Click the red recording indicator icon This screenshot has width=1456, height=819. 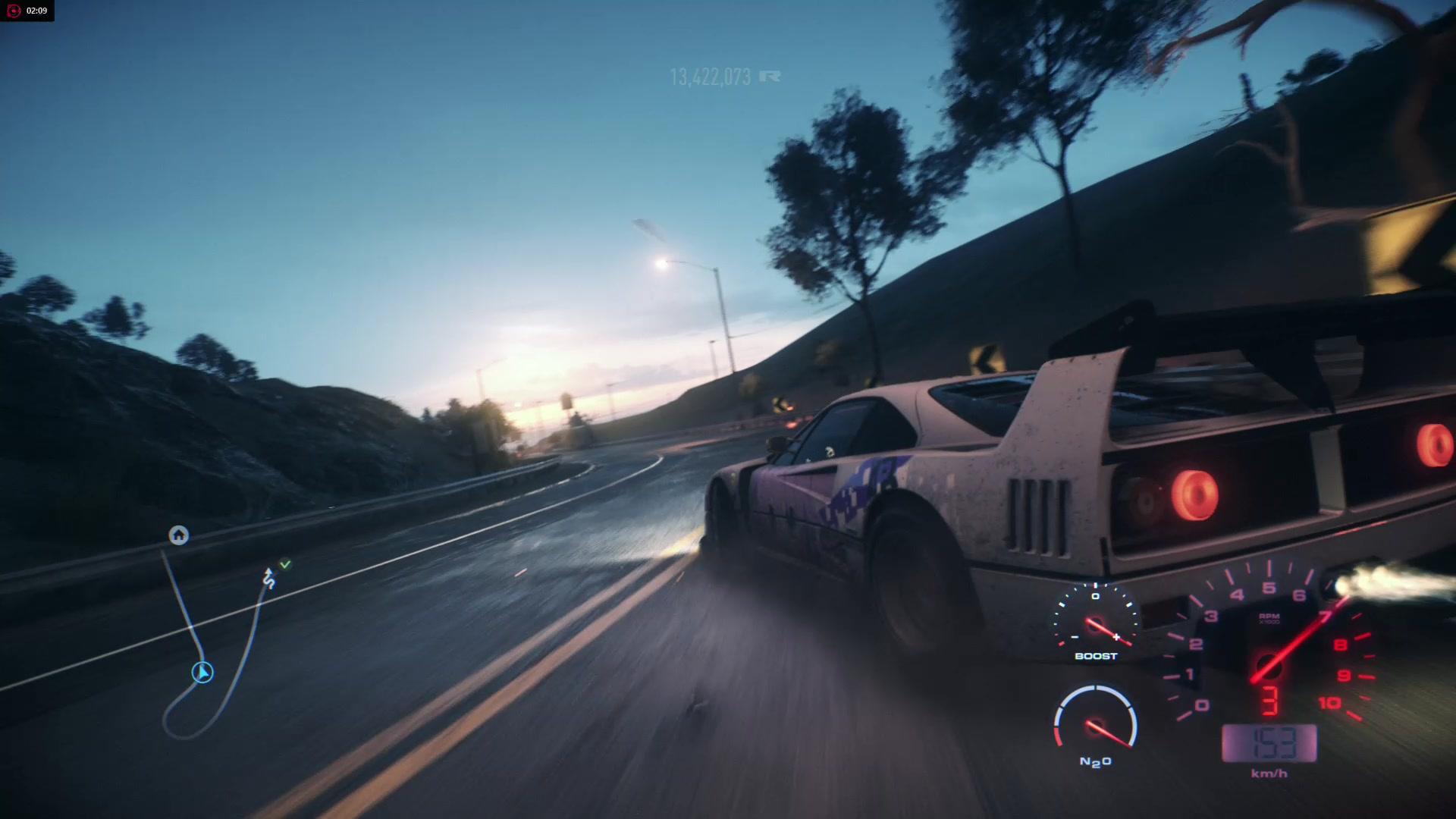coord(13,11)
